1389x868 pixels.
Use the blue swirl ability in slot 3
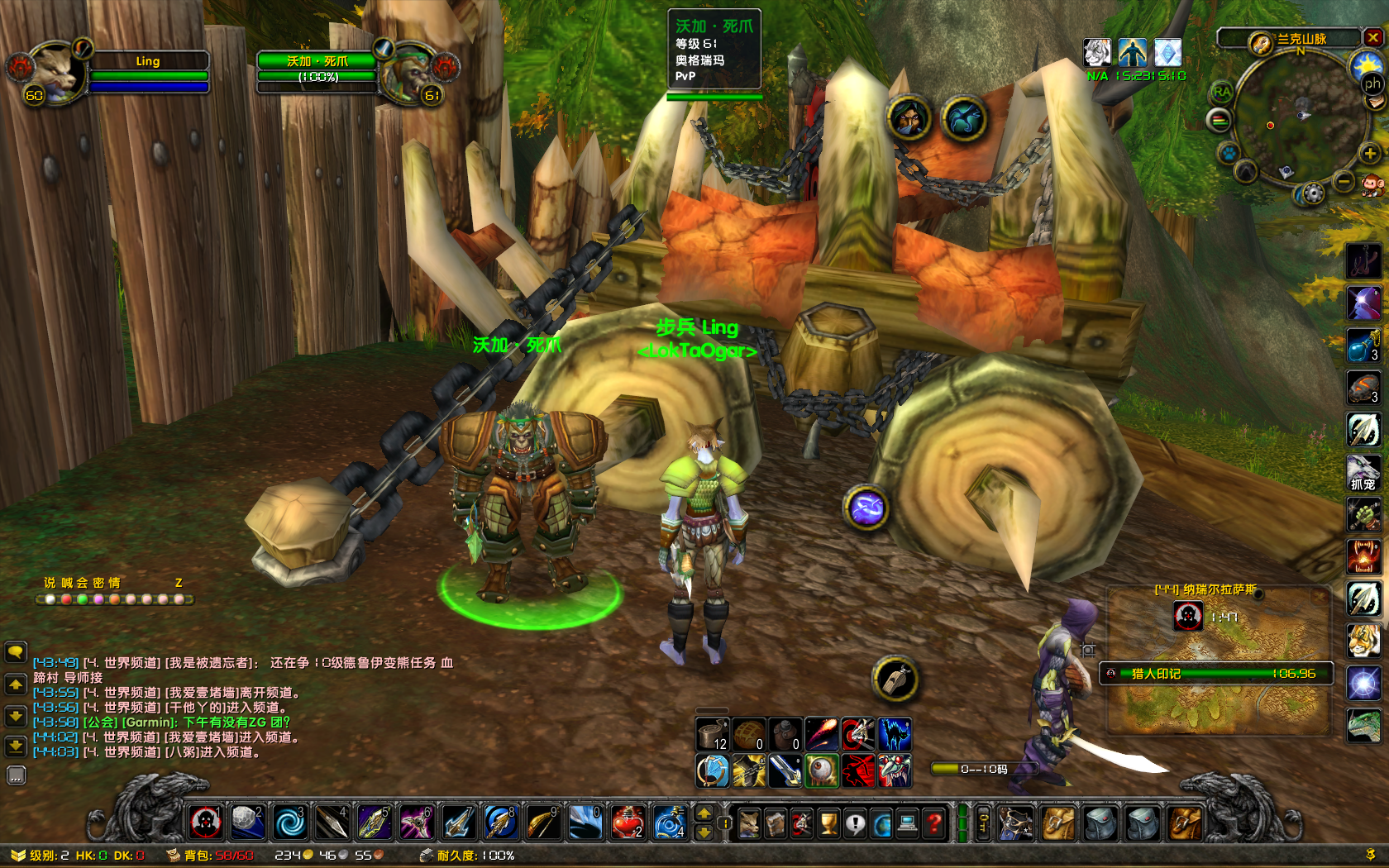tap(289, 823)
